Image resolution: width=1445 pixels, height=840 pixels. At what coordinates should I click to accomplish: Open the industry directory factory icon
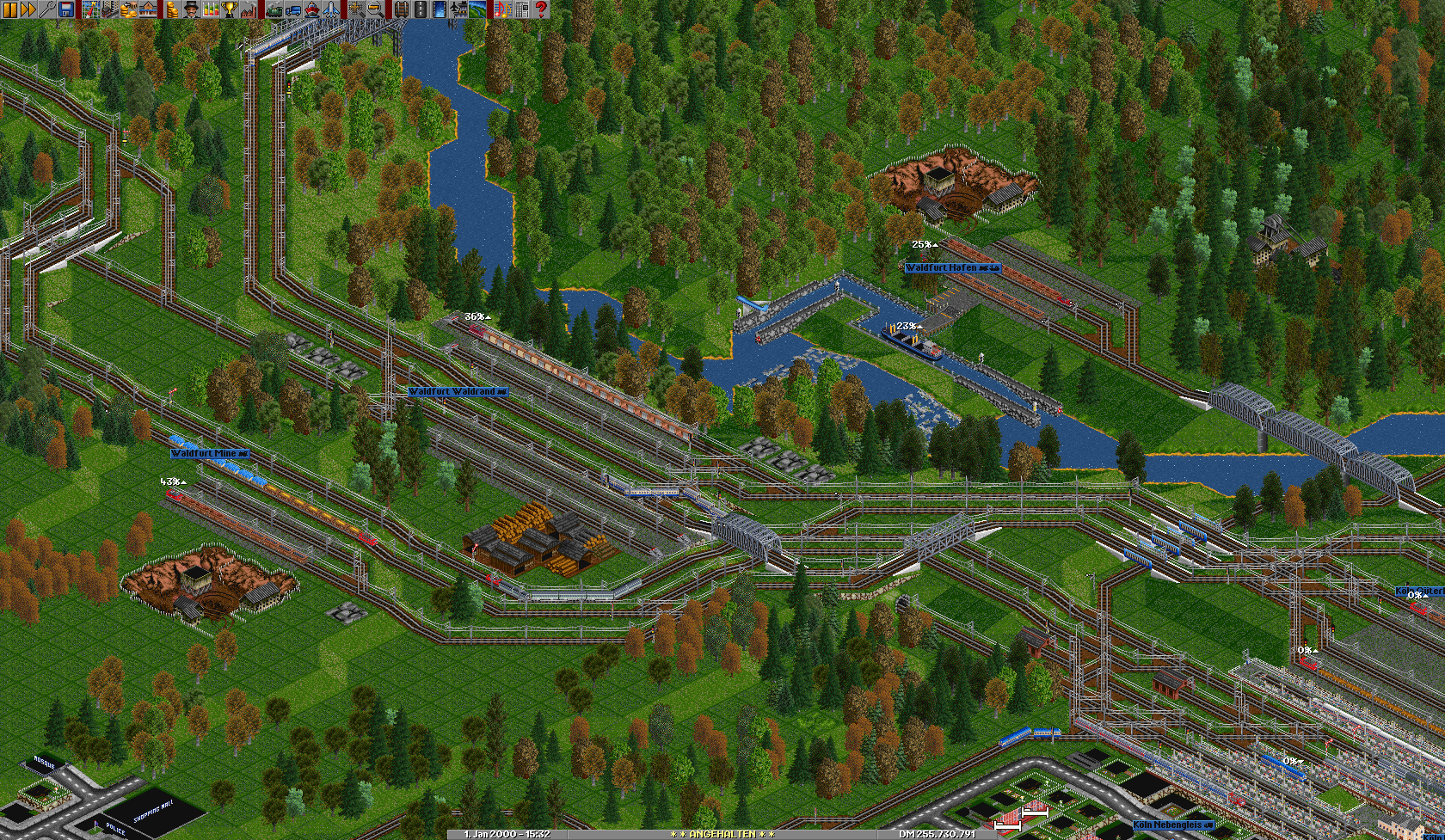click(x=249, y=9)
